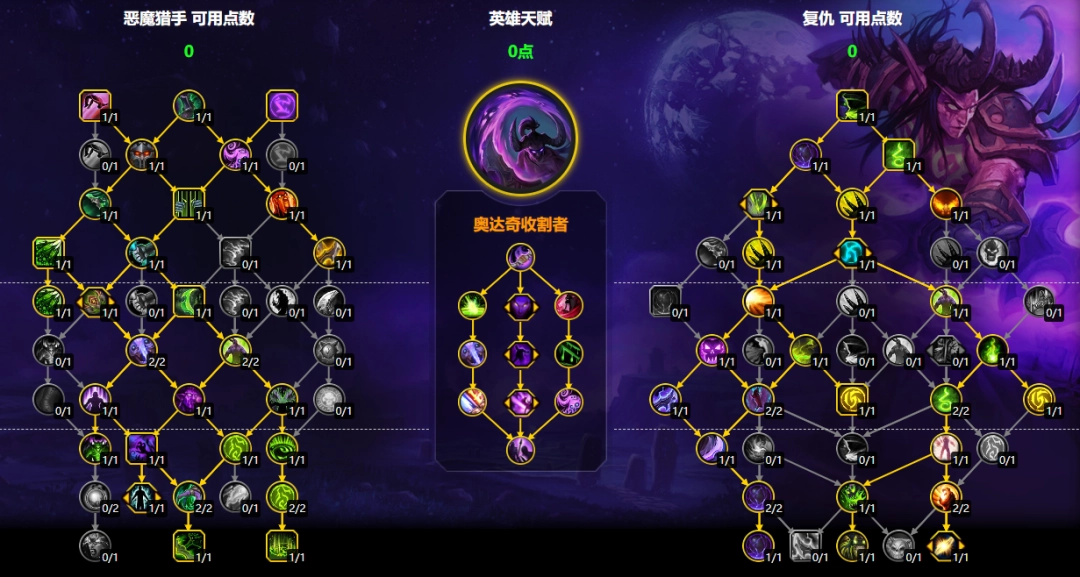Select the purple rune square talent node
Viewport: 1080px width, 577px height.
tap(282, 104)
